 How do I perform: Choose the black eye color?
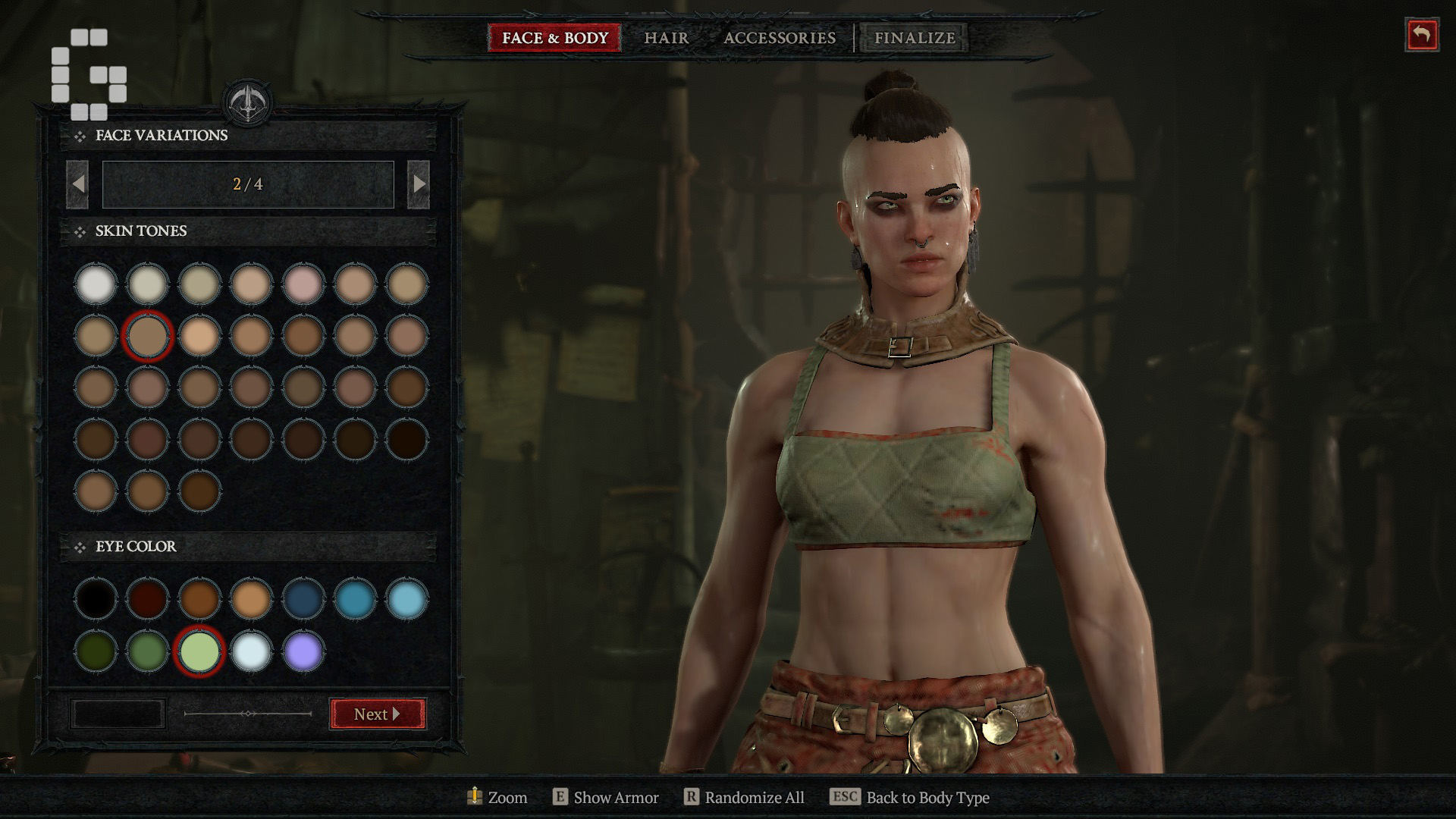pyautogui.click(x=96, y=598)
